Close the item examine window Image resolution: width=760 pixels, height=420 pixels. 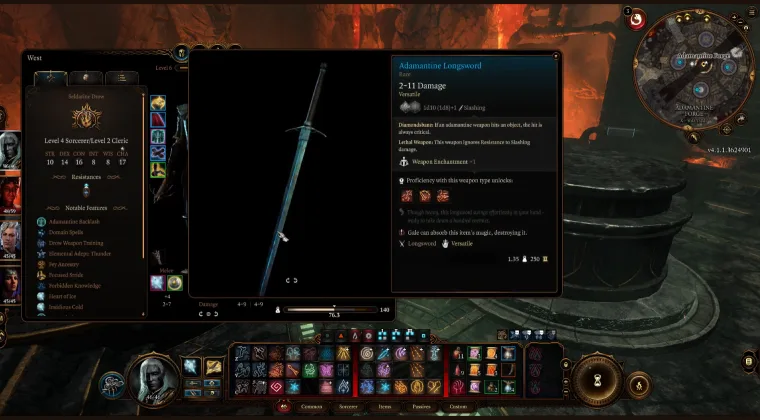click(x=556, y=56)
